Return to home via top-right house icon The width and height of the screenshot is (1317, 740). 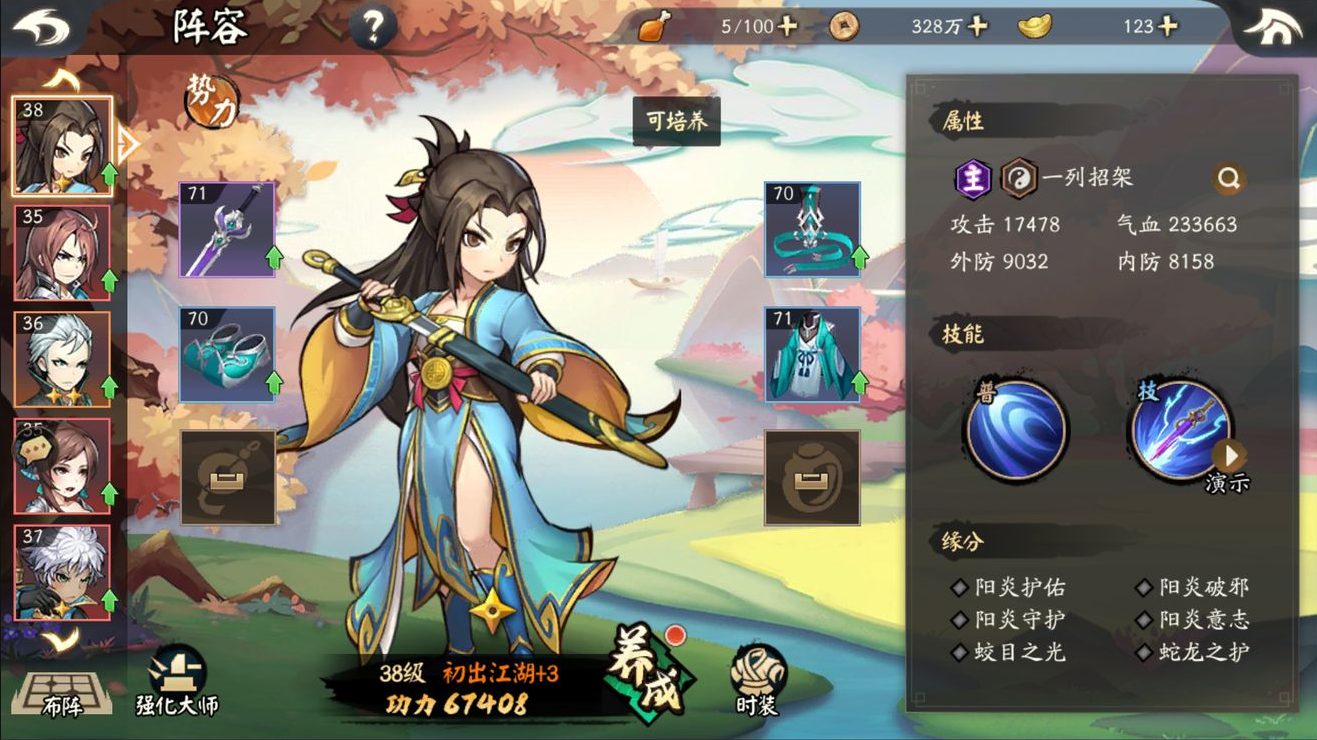1272,28
